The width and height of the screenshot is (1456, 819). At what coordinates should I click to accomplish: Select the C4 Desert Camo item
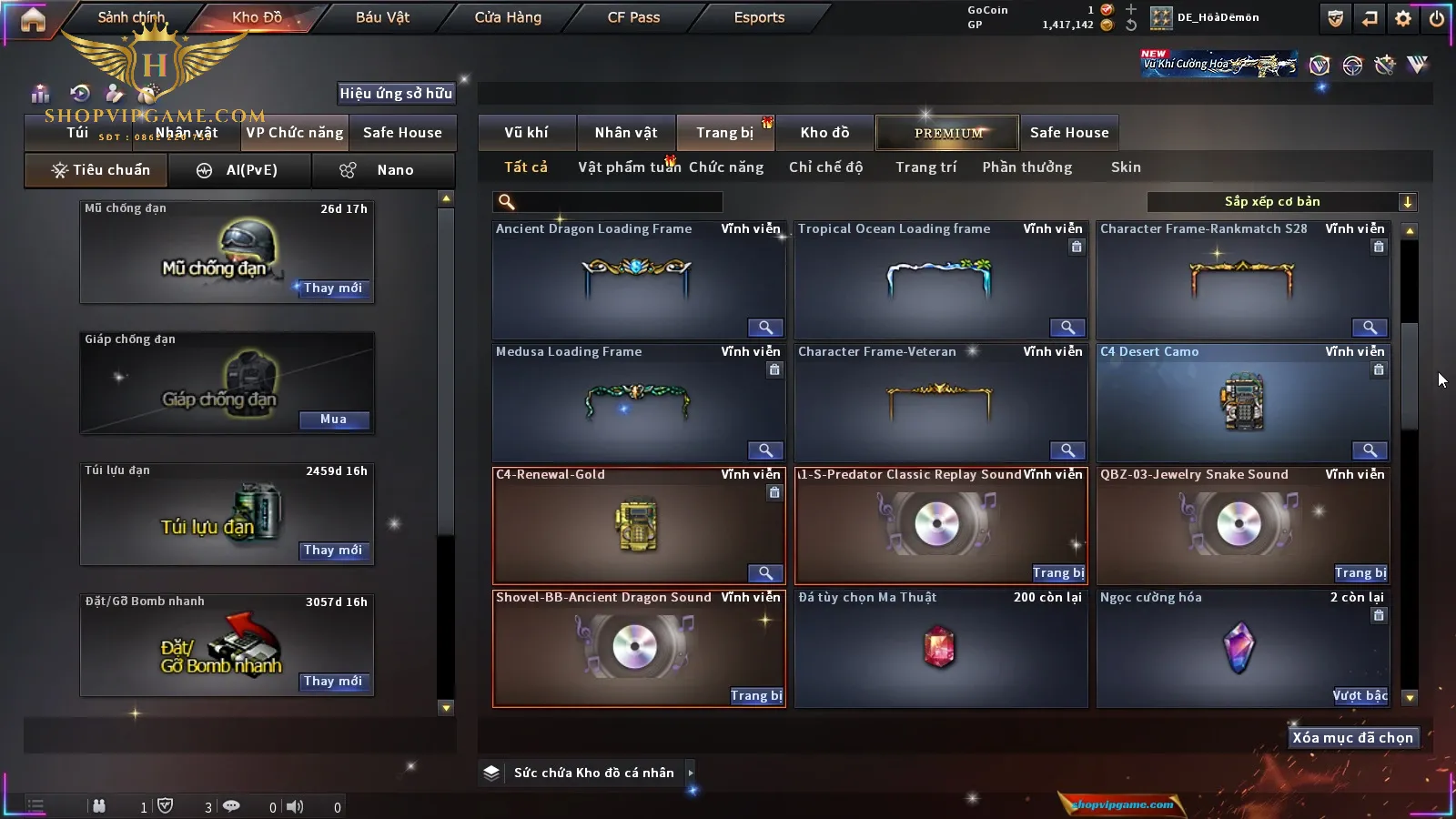coord(1242,403)
